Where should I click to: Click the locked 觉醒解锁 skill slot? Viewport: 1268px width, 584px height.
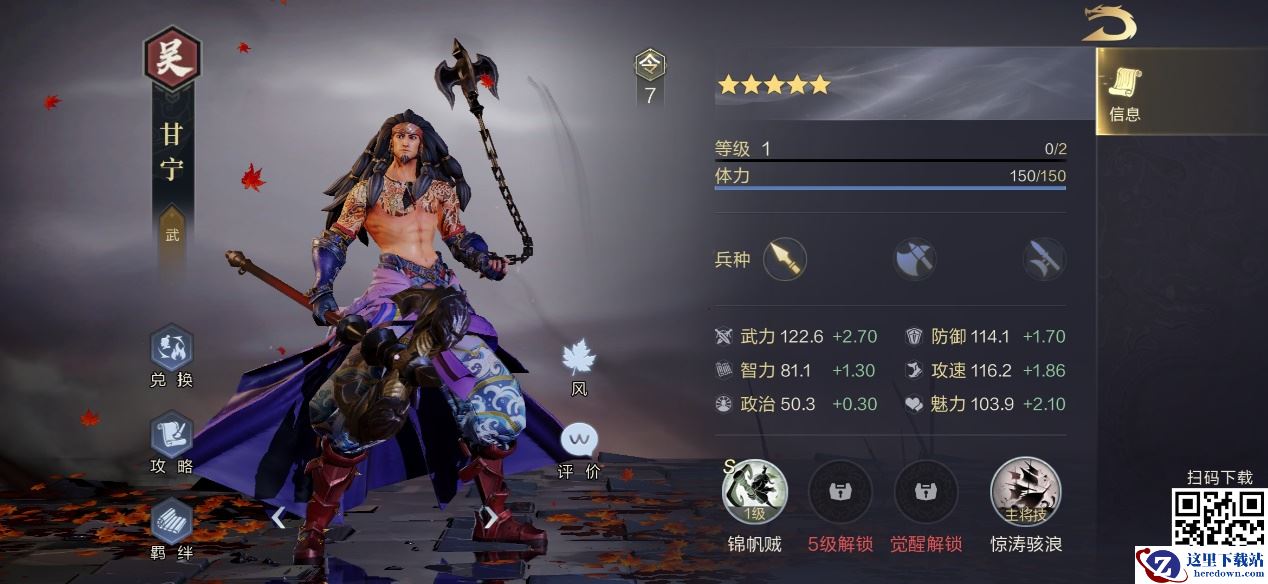point(926,492)
